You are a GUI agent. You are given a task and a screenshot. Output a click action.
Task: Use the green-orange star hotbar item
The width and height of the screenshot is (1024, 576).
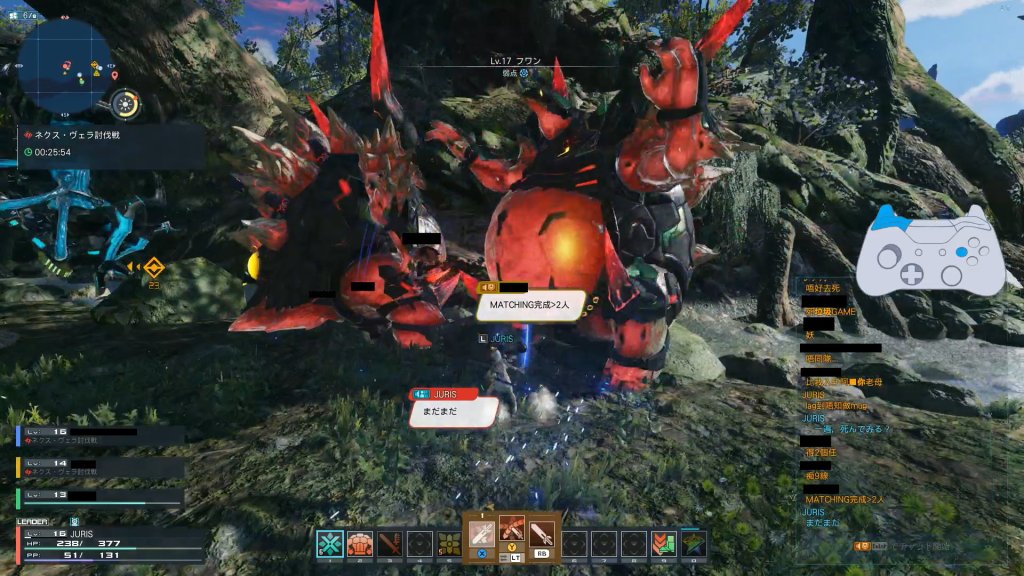coord(694,544)
